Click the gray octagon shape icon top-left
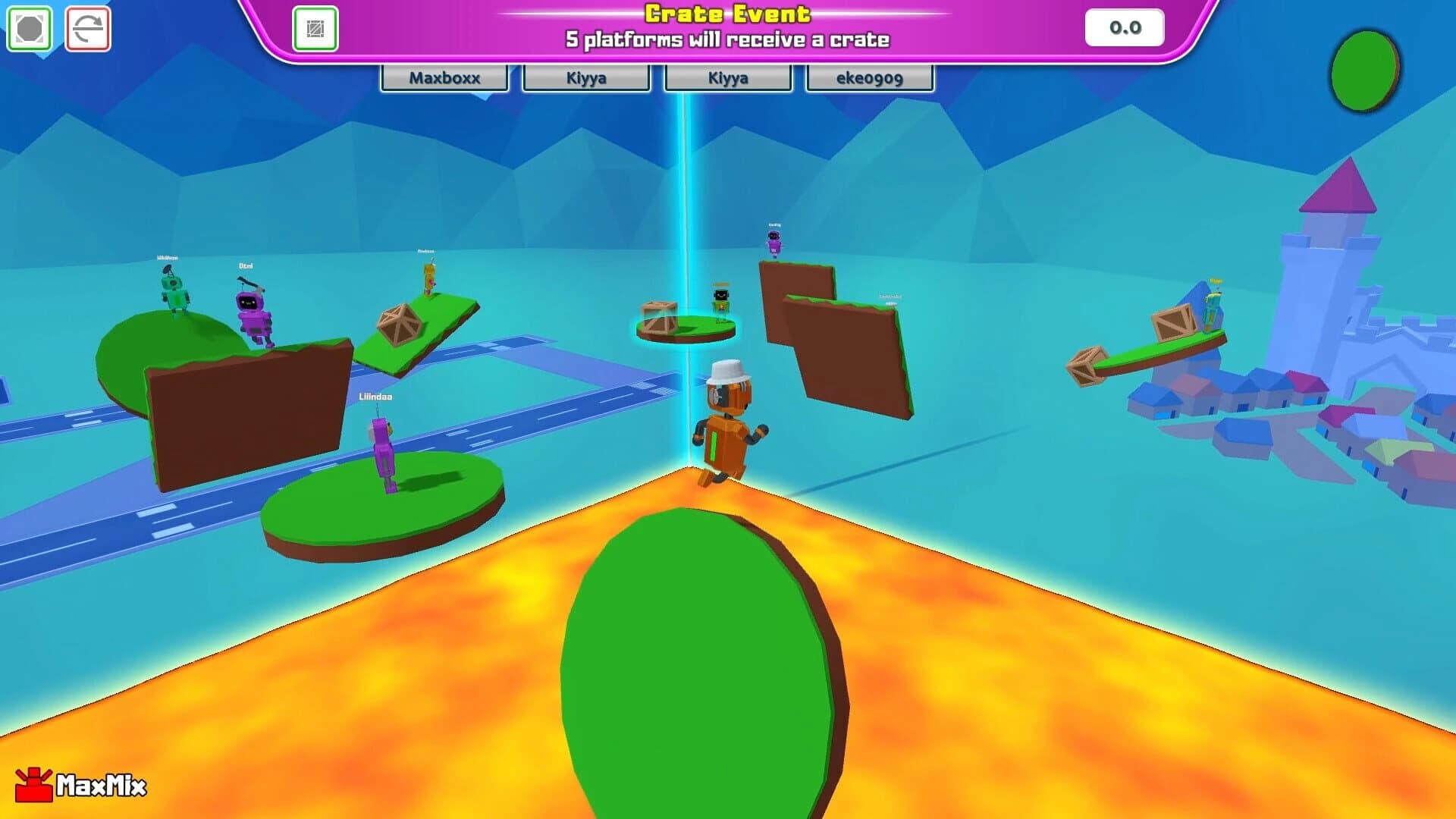This screenshot has width=1456, height=819. point(28,28)
